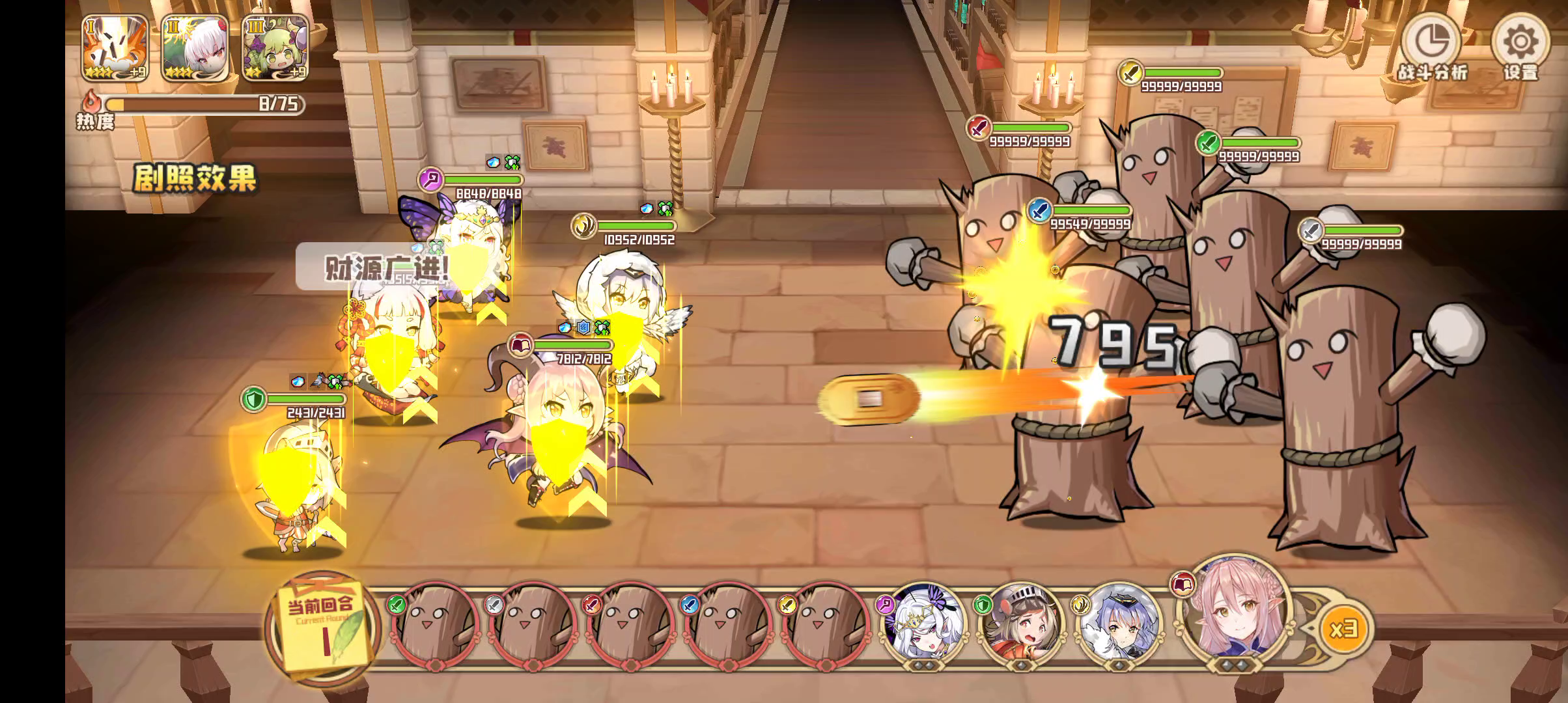Select the green-haired girl still card III
The width and height of the screenshot is (1568, 703).
275,48
